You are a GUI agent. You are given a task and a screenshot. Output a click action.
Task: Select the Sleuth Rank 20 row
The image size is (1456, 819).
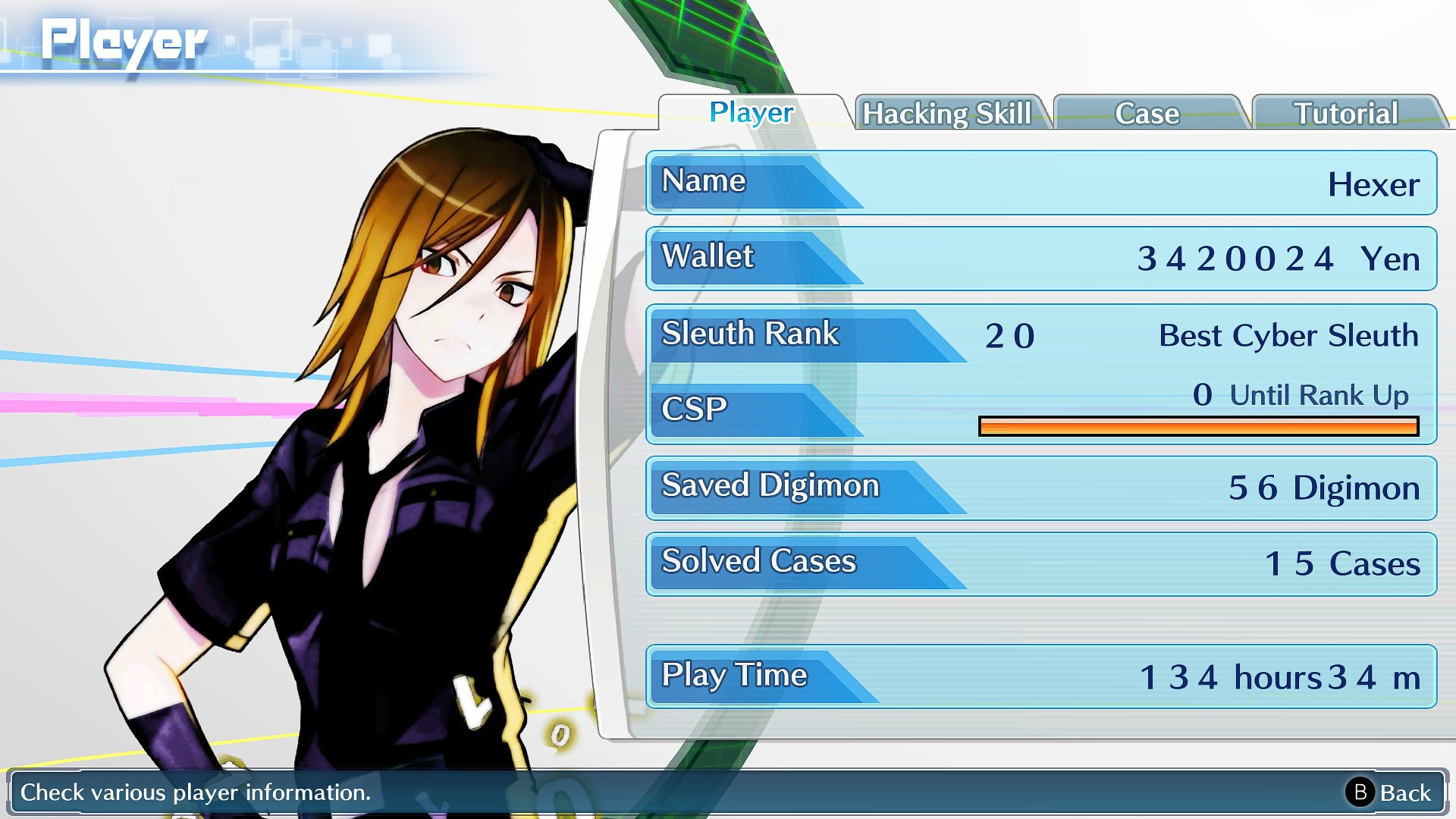[834, 334]
